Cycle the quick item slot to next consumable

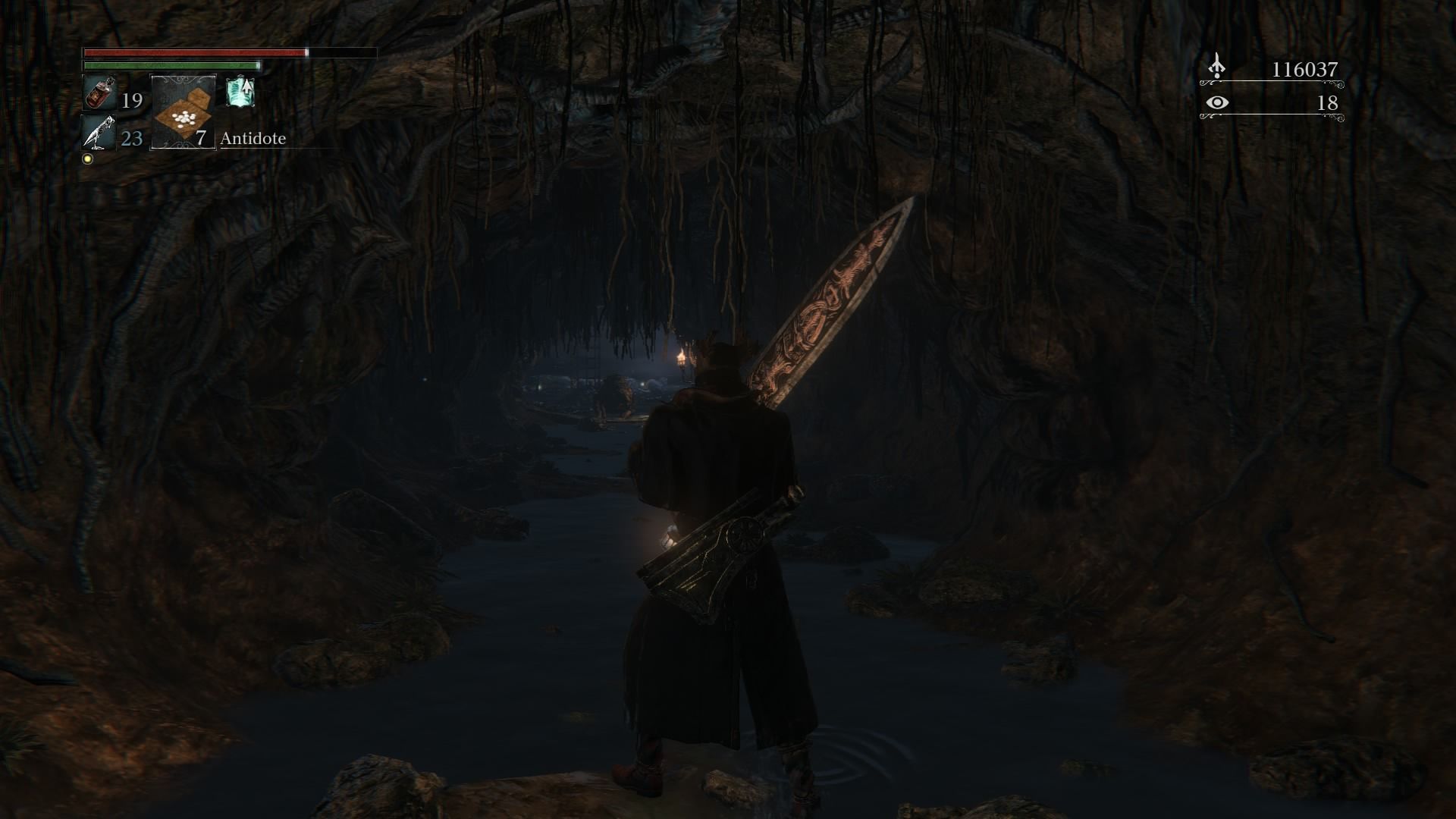[x=182, y=114]
